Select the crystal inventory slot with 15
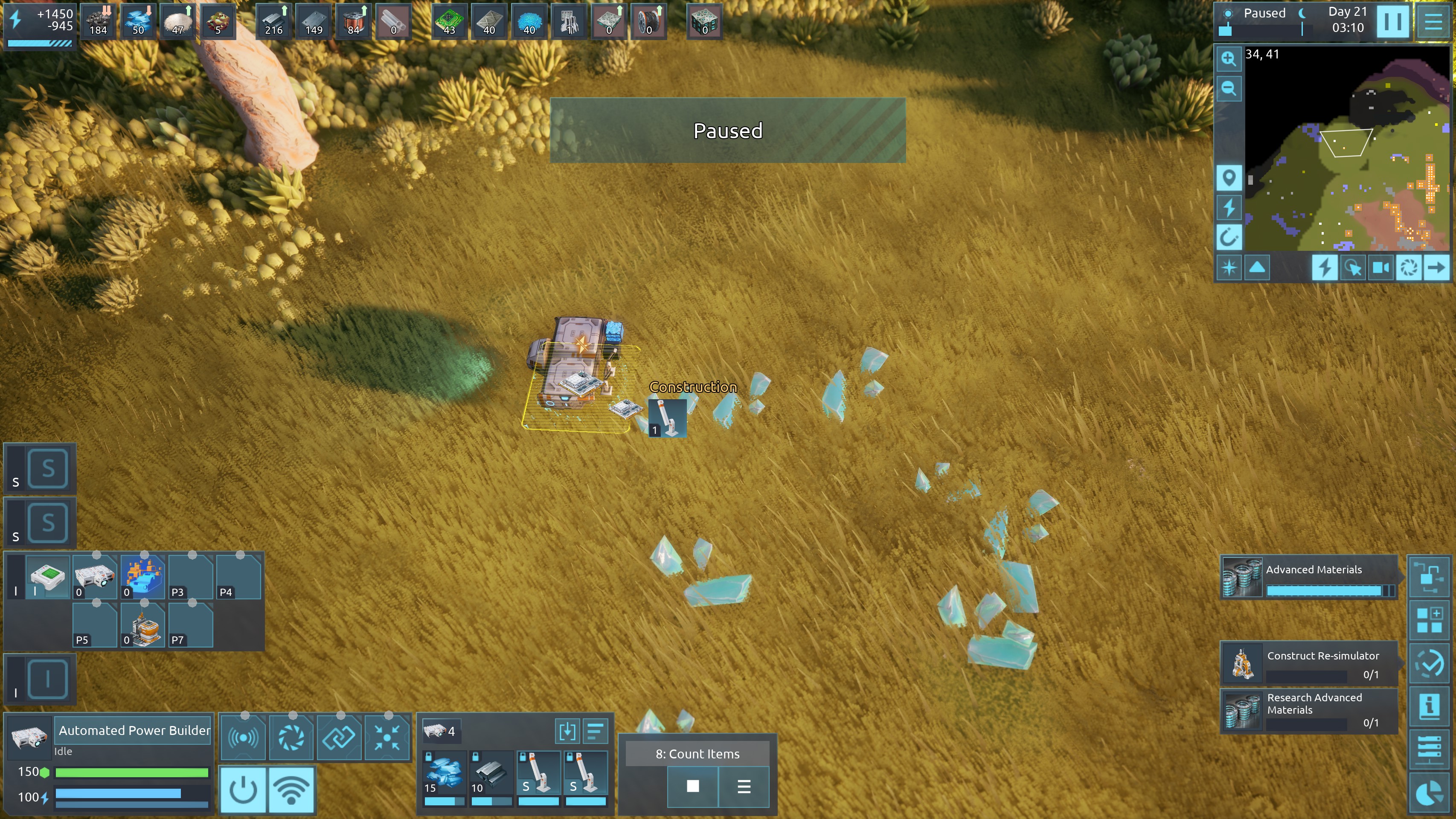This screenshot has width=1456, height=819. point(444,774)
